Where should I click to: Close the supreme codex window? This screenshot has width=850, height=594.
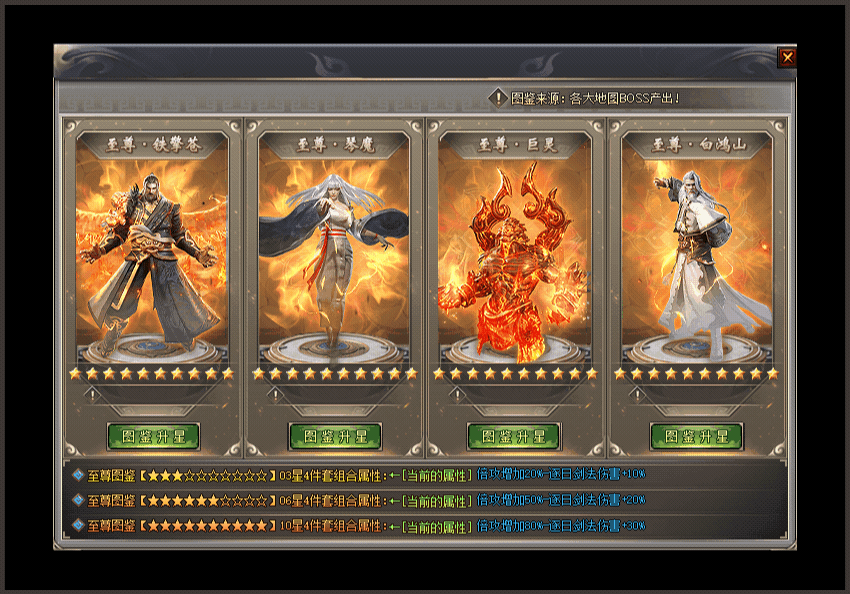(787, 58)
